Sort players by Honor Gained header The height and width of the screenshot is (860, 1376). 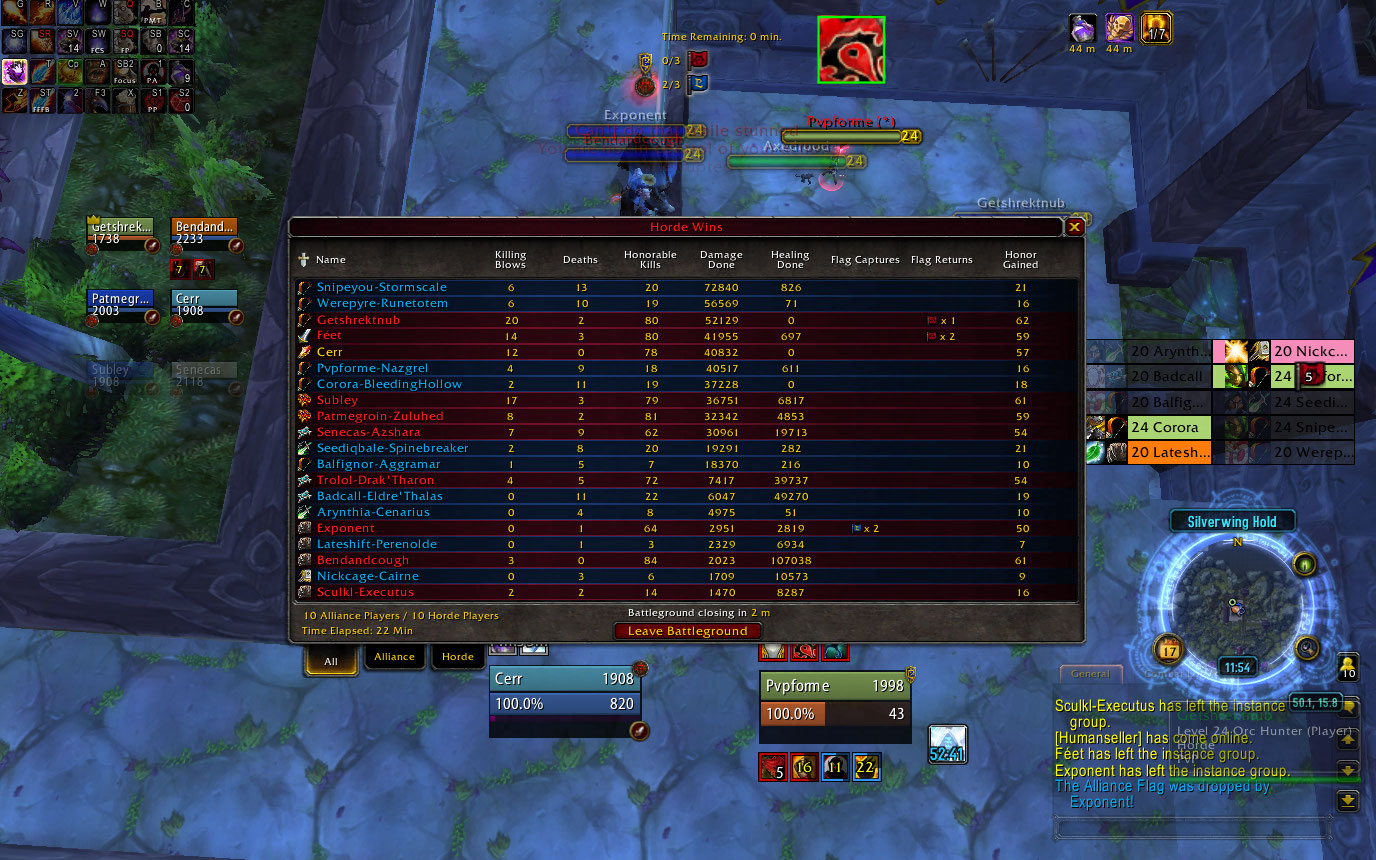pyautogui.click(x=1020, y=260)
